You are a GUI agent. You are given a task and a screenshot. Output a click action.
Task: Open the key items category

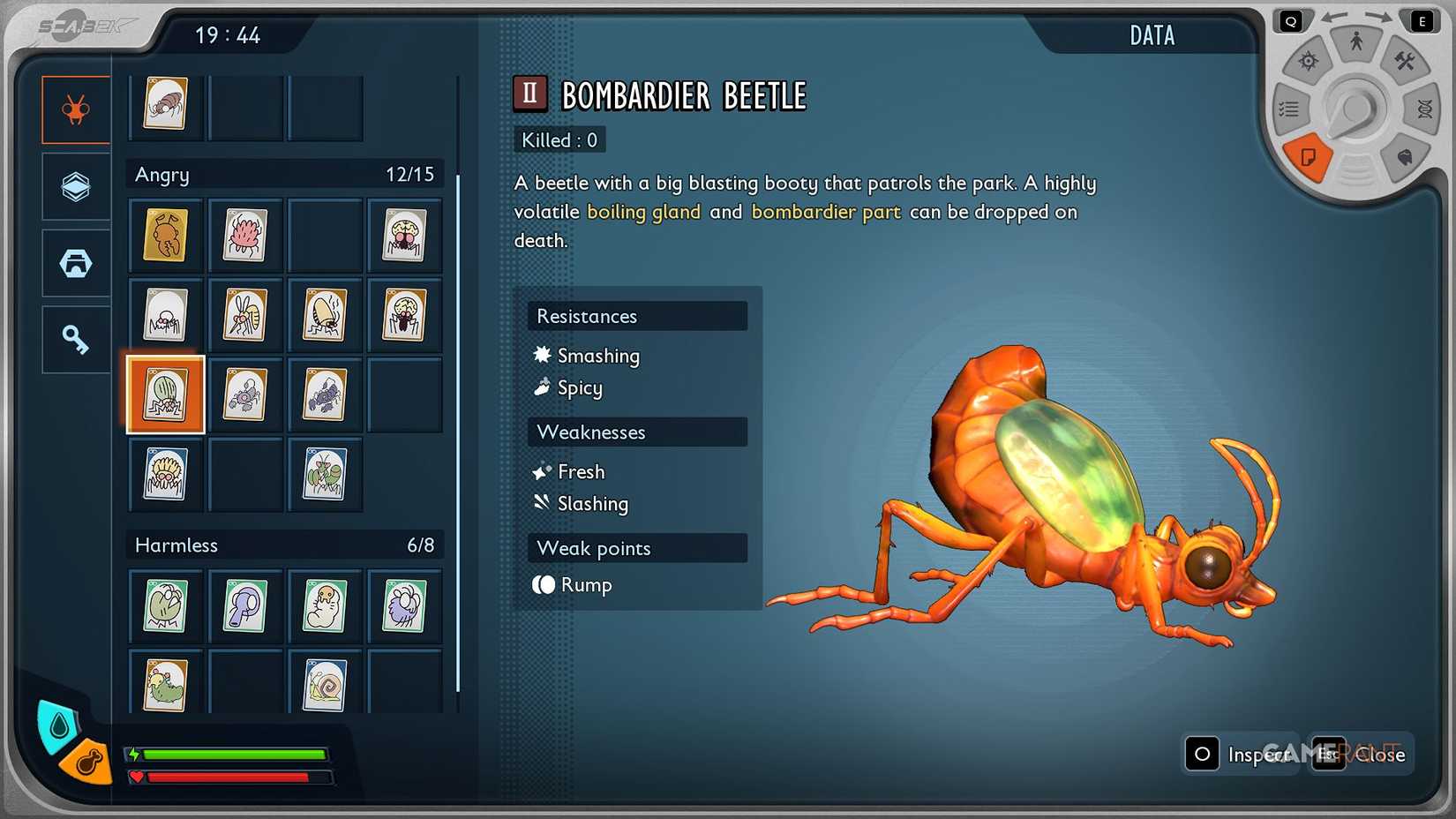(x=75, y=339)
